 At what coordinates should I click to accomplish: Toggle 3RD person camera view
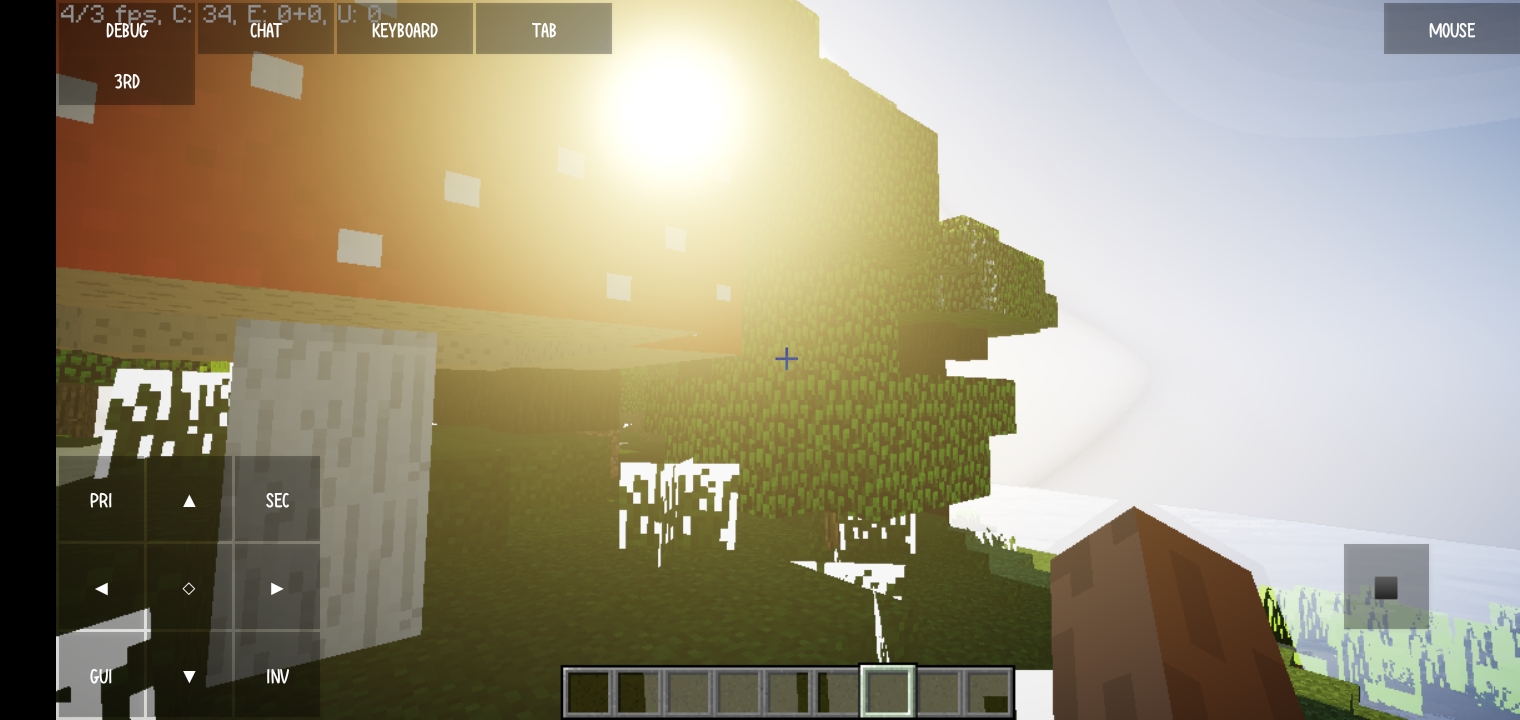[125, 81]
